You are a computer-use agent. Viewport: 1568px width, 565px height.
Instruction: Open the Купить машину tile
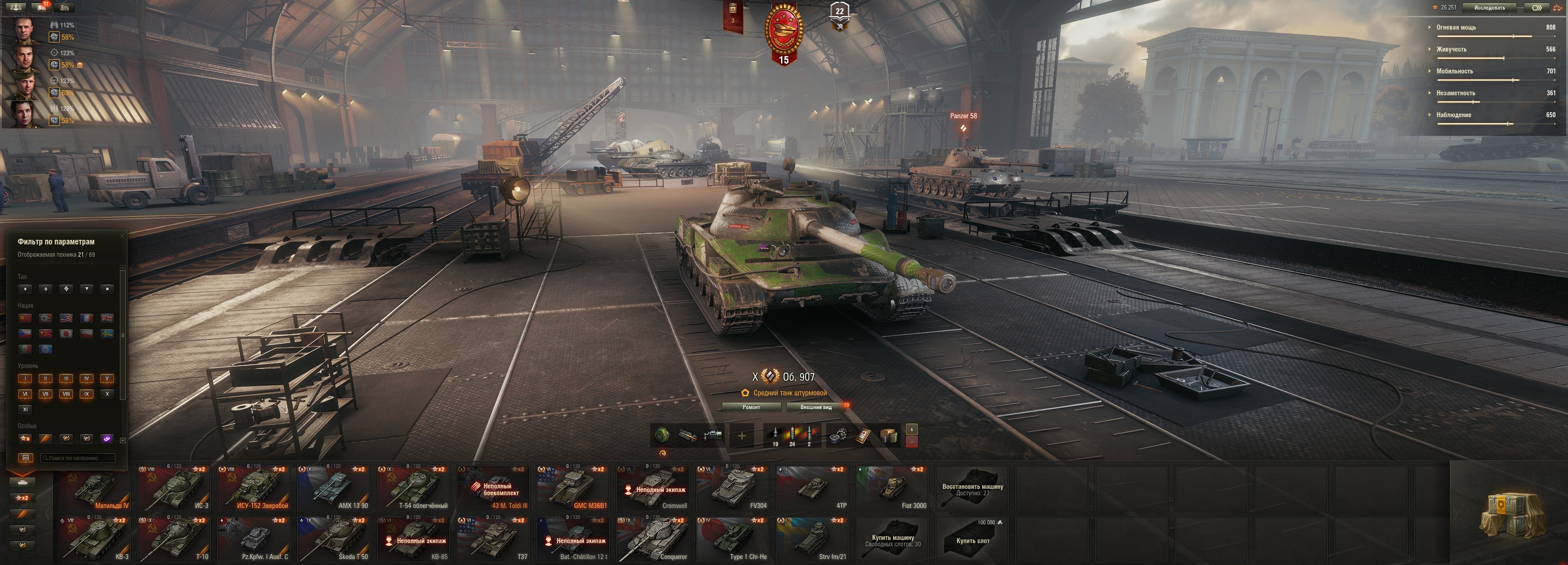coord(892,539)
